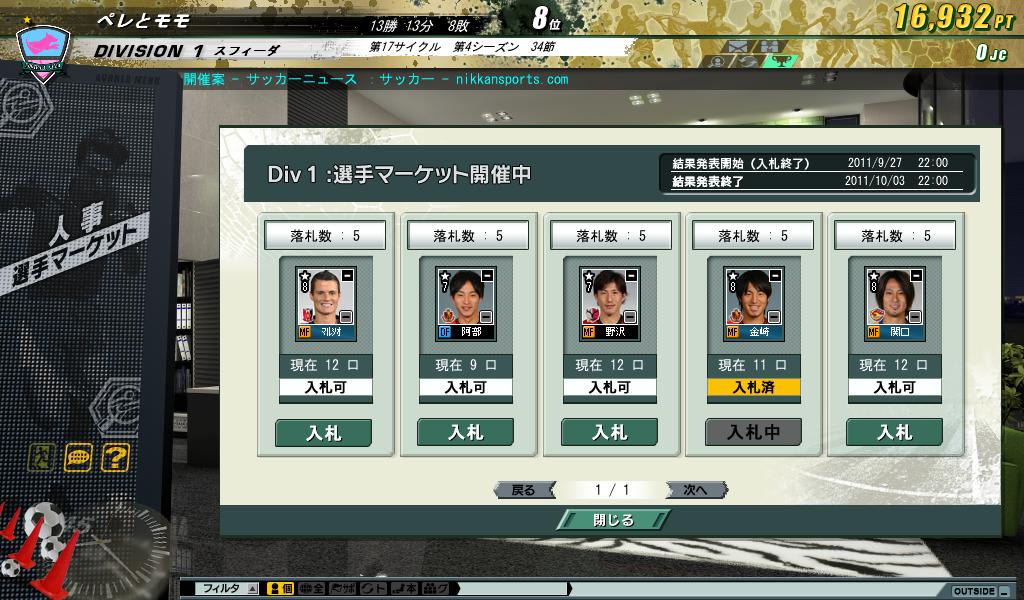Open the 入札中 bid for 金崎
The height and width of the screenshot is (600, 1024).
point(753,432)
